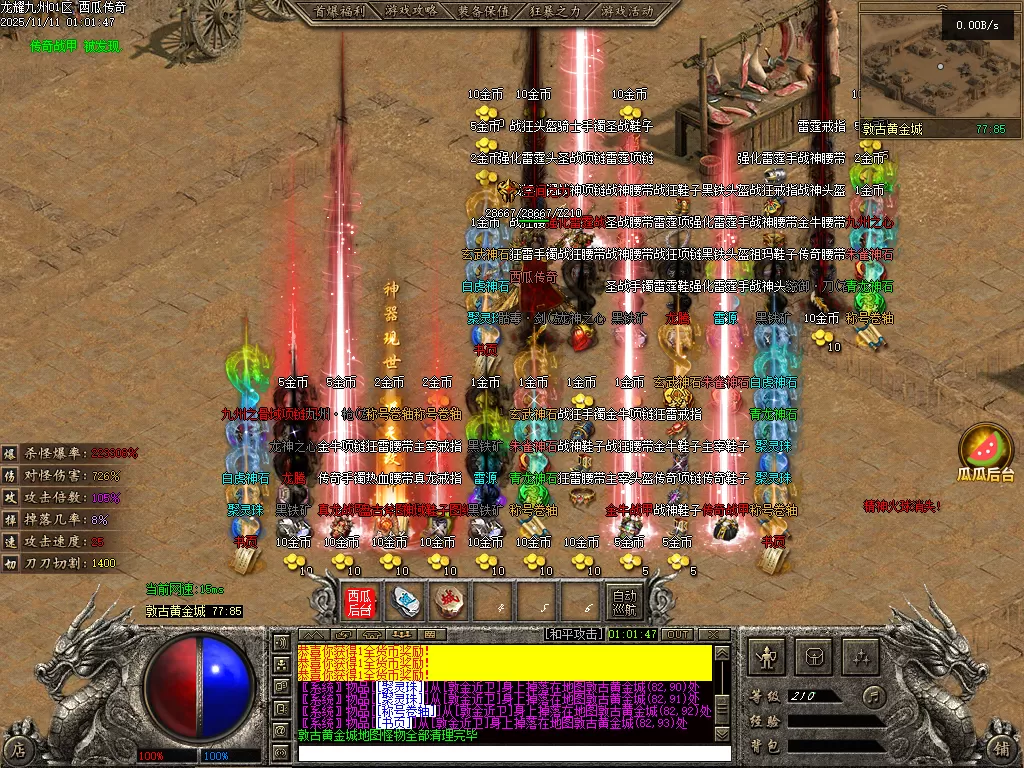The width and height of the screenshot is (1024, 768).
Task: Click the OUT logout button
Action: (678, 634)
